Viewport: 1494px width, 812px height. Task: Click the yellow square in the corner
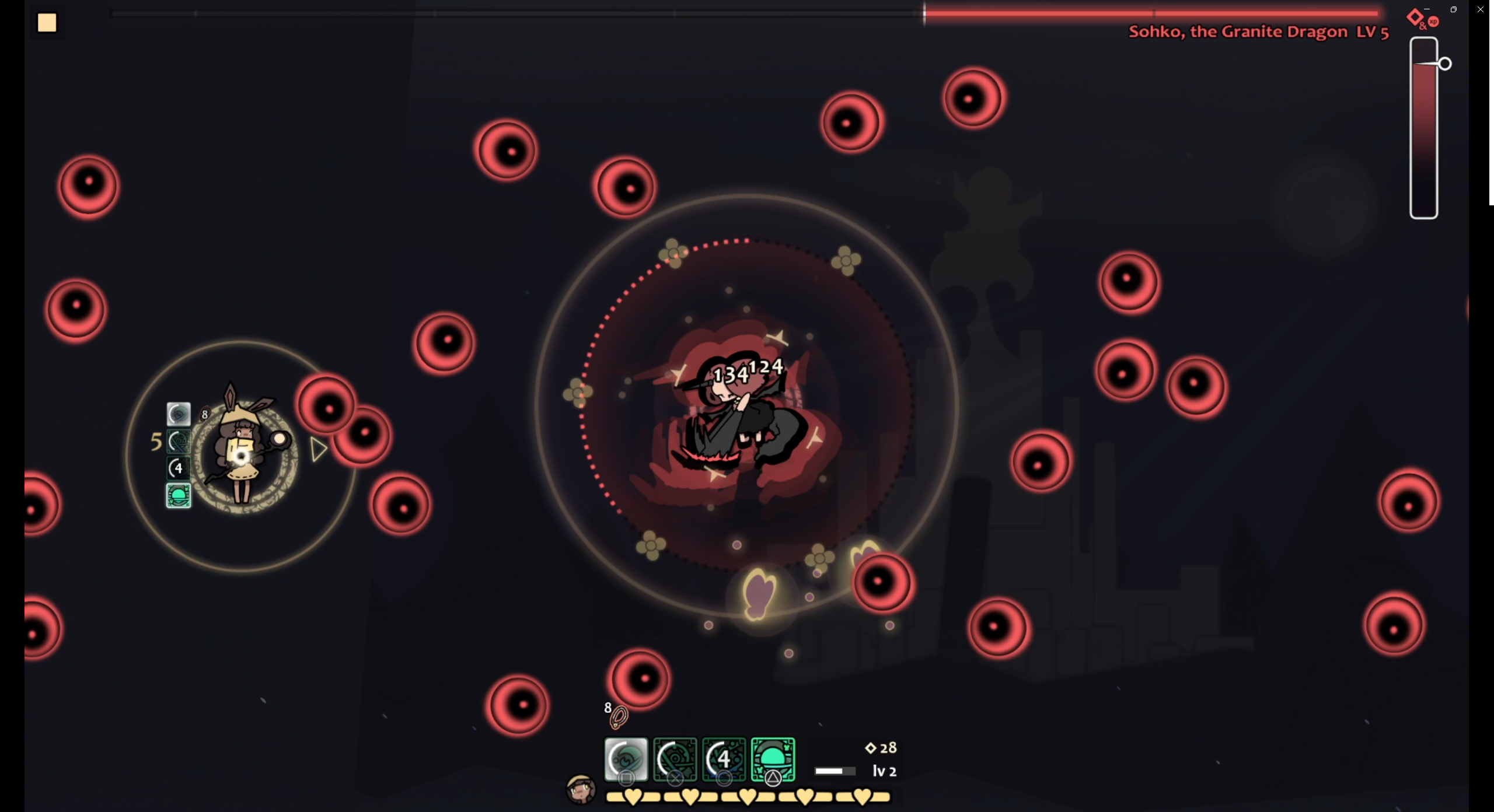click(x=47, y=23)
